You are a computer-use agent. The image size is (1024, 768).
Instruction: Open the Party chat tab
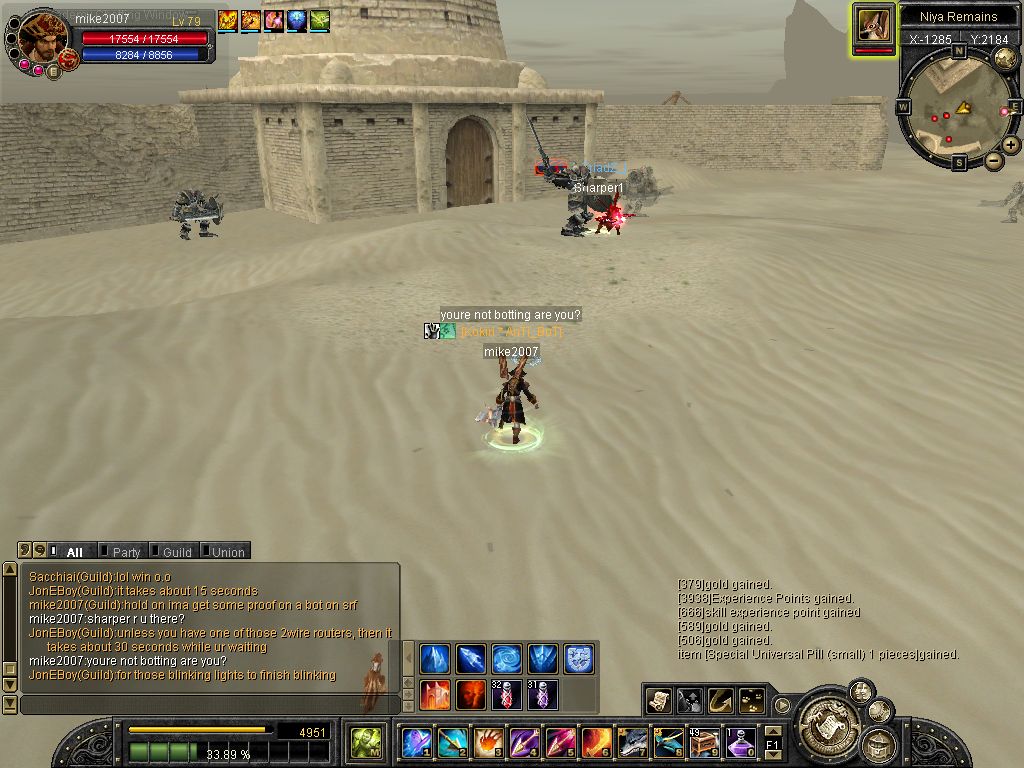[125, 552]
